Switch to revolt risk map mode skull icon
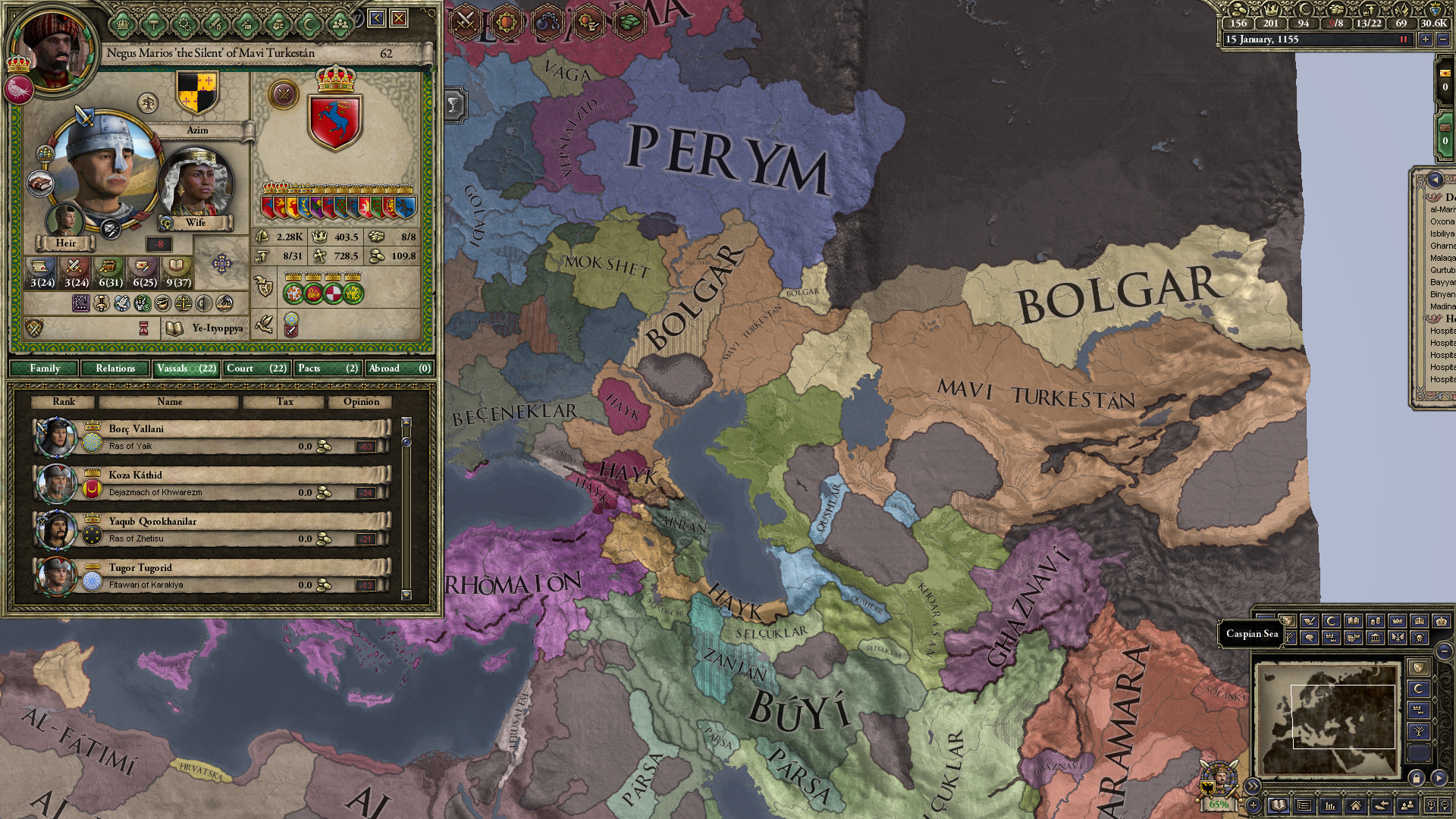 tap(1418, 638)
